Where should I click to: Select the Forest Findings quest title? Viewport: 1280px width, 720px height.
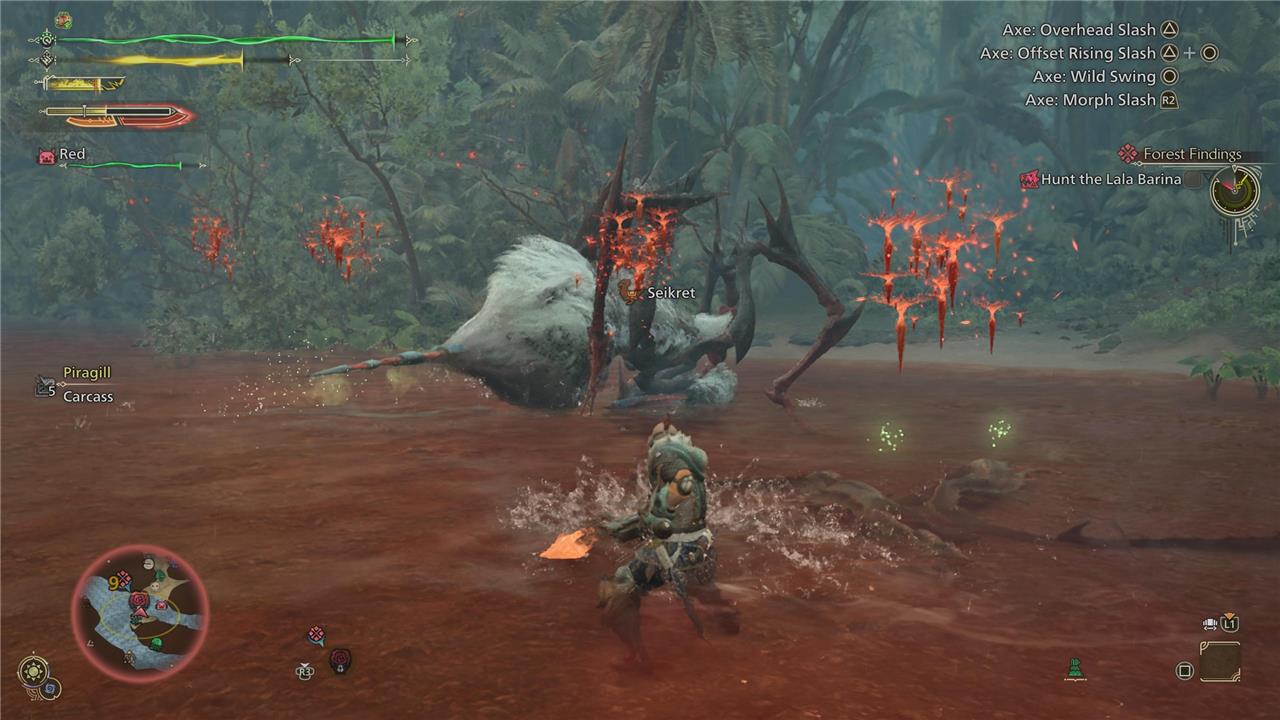pos(1192,154)
